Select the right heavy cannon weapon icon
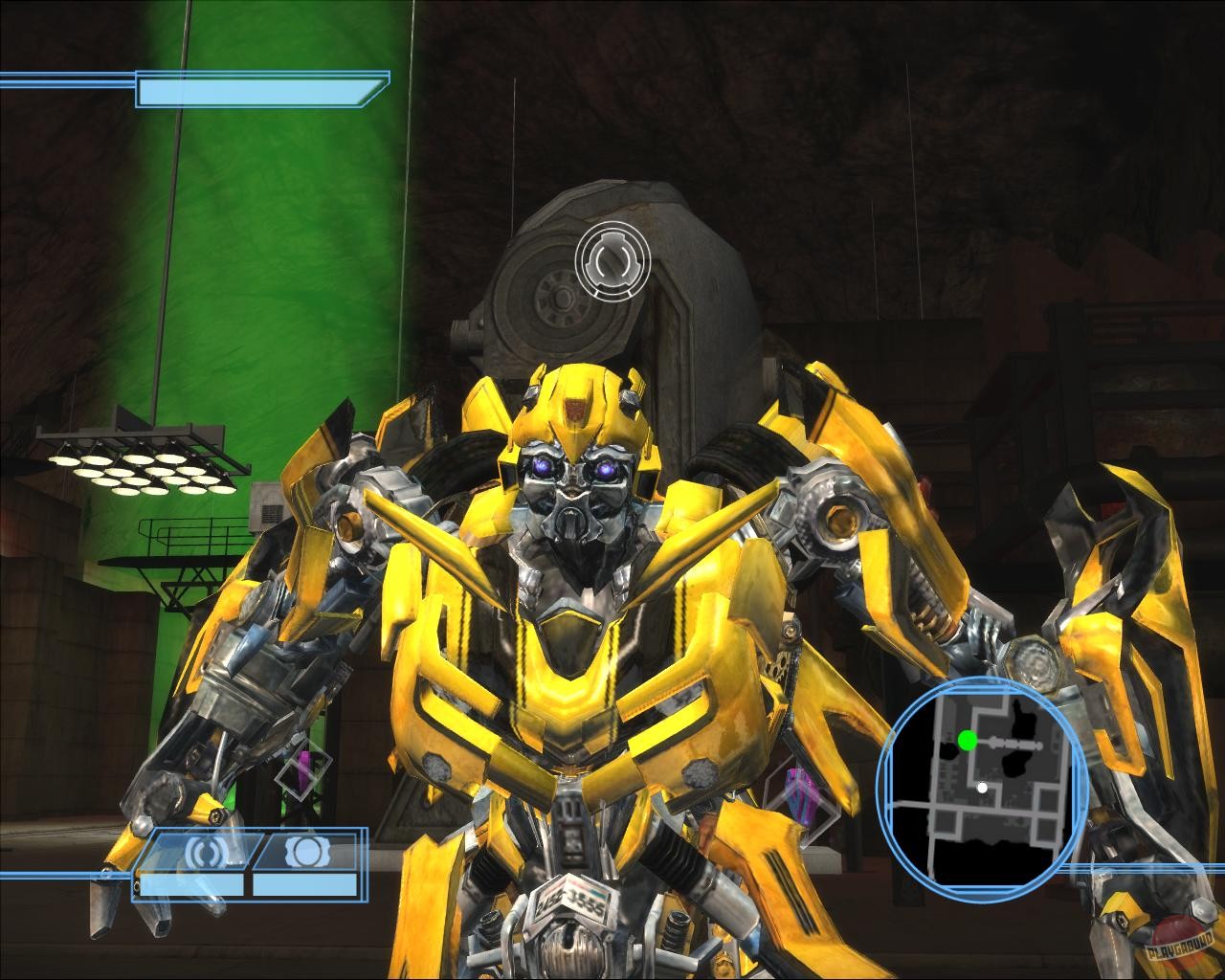Screen dimensions: 1225x980 [307, 852]
